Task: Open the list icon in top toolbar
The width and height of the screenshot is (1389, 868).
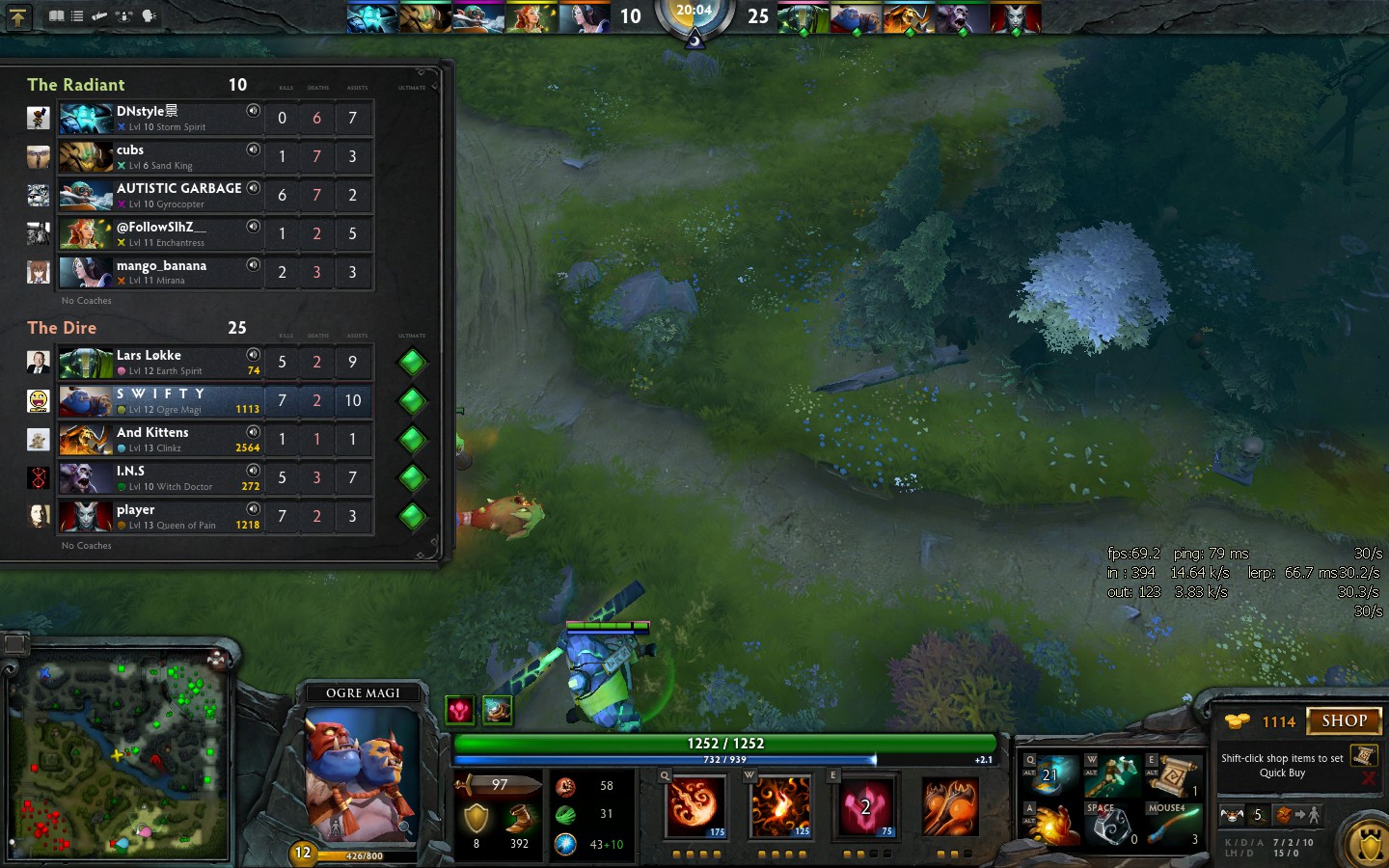Action: 77,15
